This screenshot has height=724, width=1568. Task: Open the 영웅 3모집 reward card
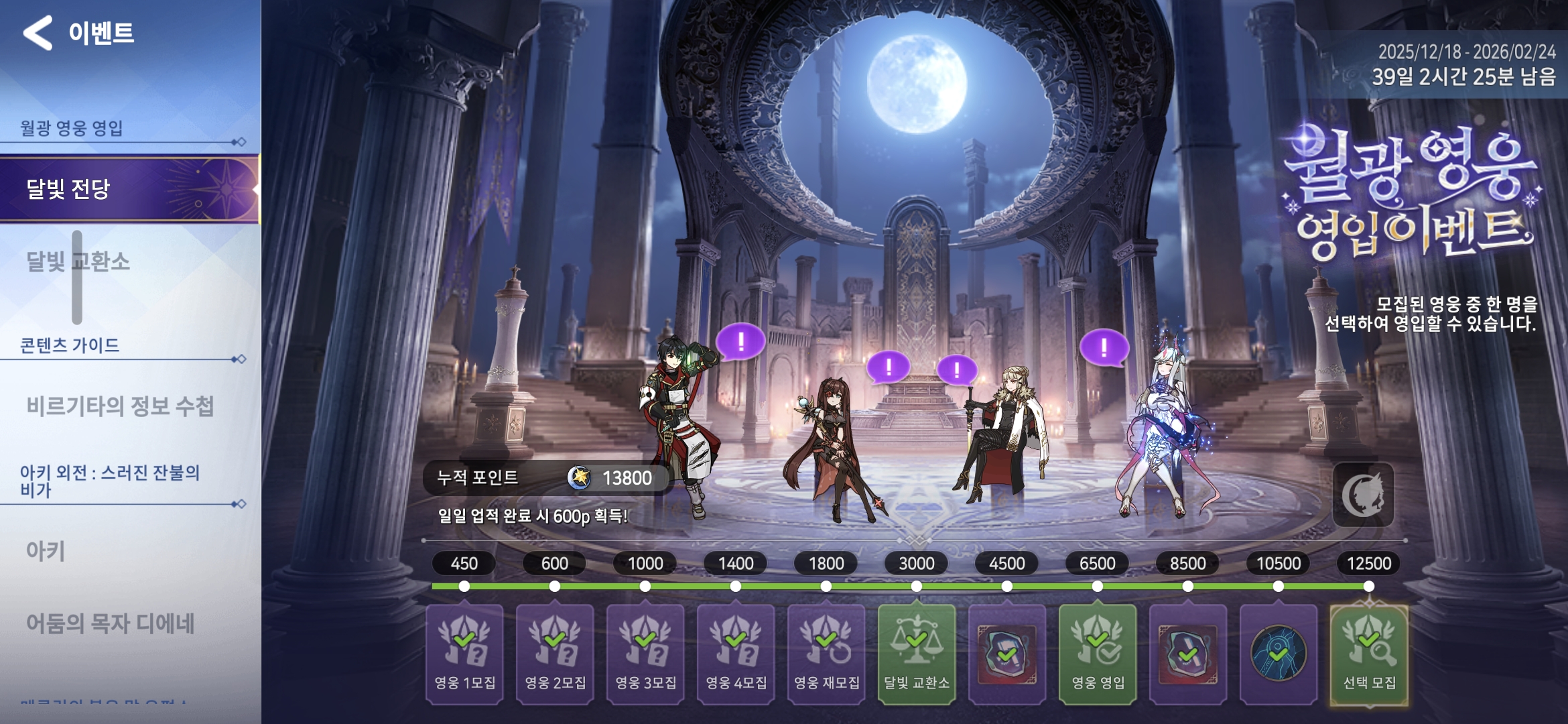(645, 654)
